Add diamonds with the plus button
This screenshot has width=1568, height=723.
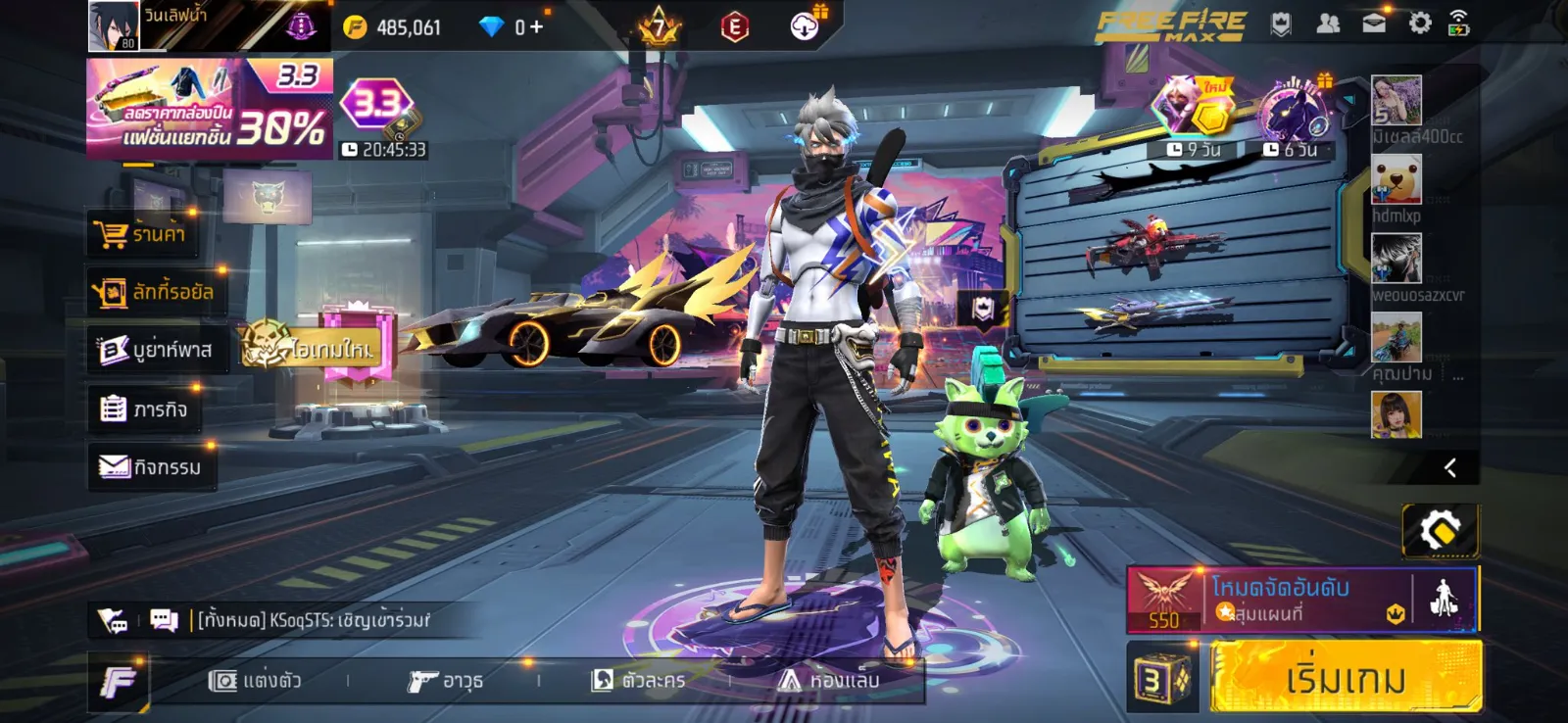pyautogui.click(x=536, y=26)
